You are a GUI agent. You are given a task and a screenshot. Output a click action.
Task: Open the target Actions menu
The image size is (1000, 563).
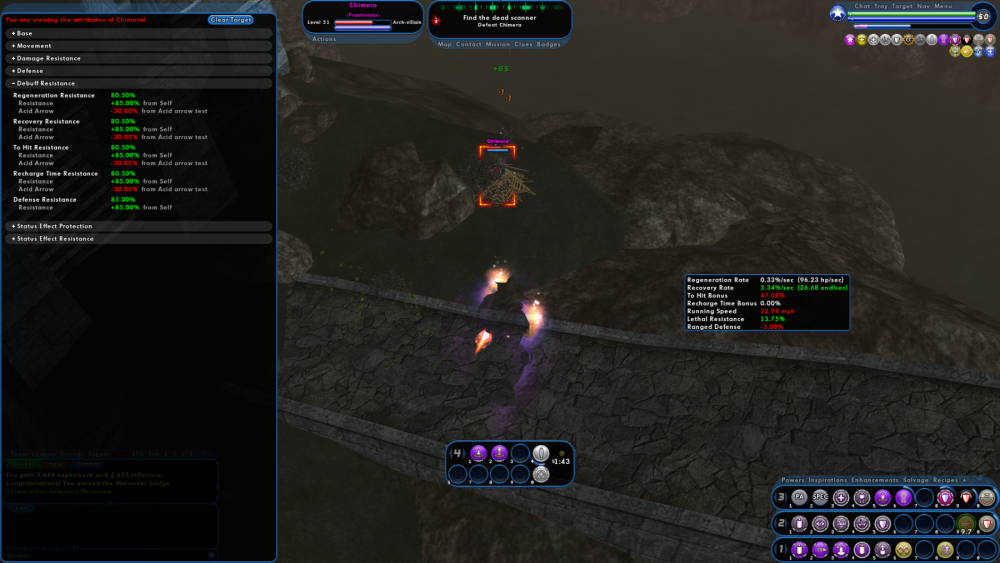coord(325,39)
